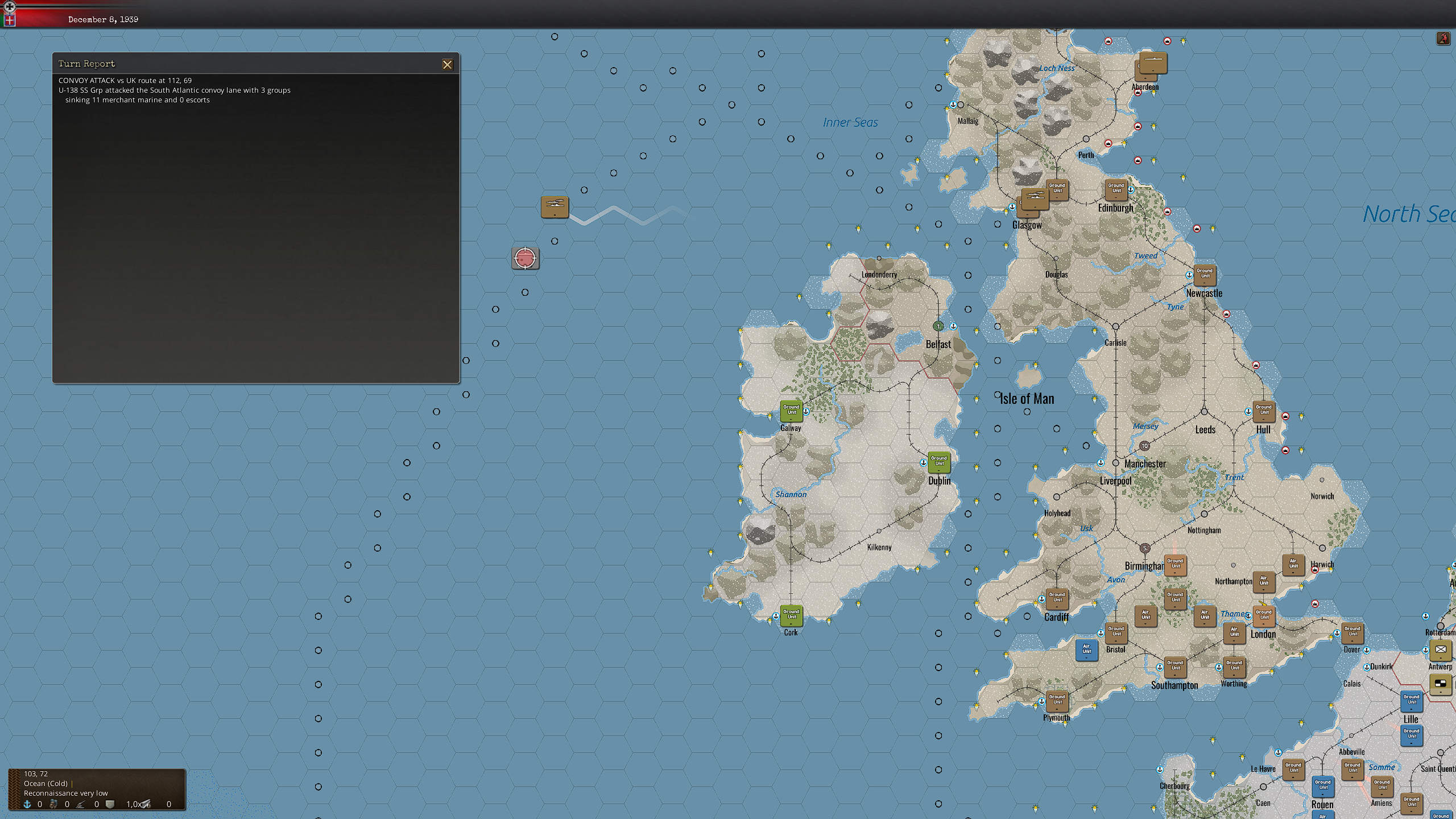The width and height of the screenshot is (1456, 819).
Task: Select the blue Air Unit counter near Bristol
Action: click(1087, 651)
